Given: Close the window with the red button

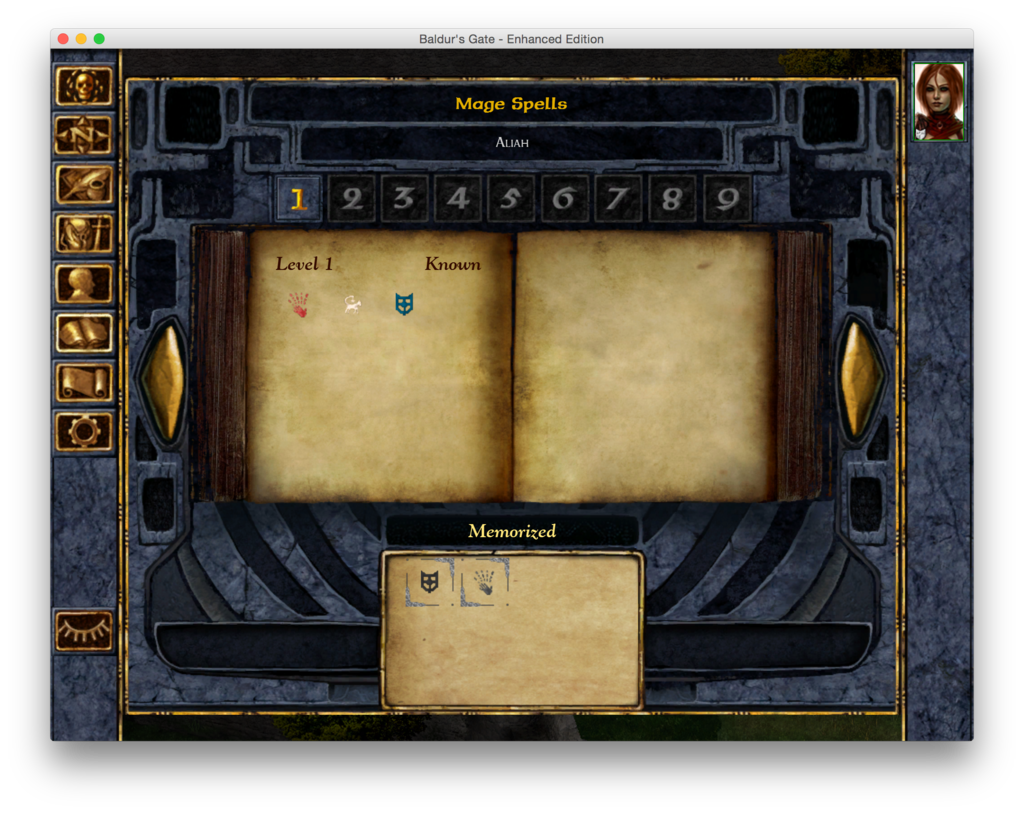Looking at the screenshot, I should click(63, 39).
